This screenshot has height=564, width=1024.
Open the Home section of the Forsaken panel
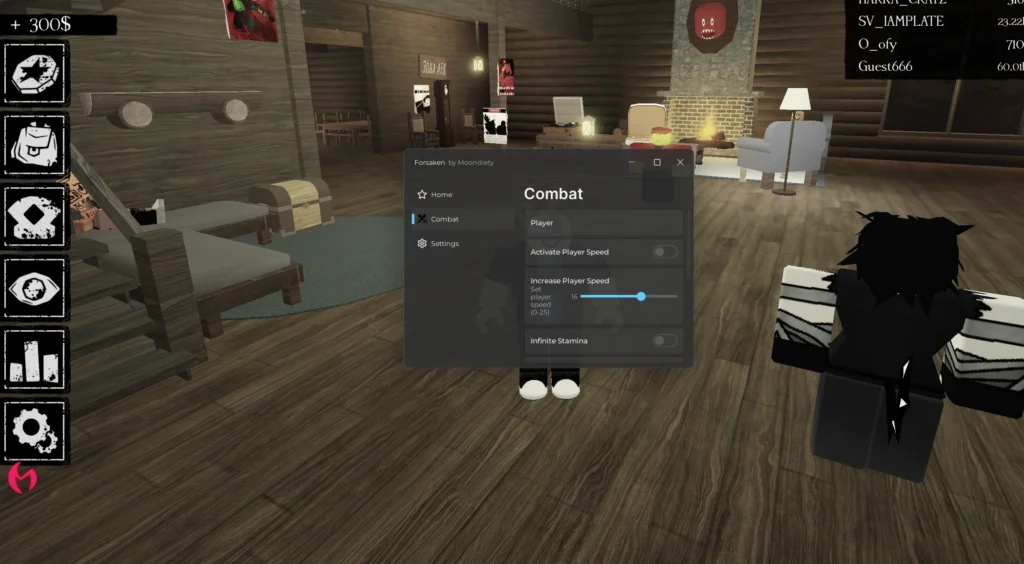click(x=436, y=194)
